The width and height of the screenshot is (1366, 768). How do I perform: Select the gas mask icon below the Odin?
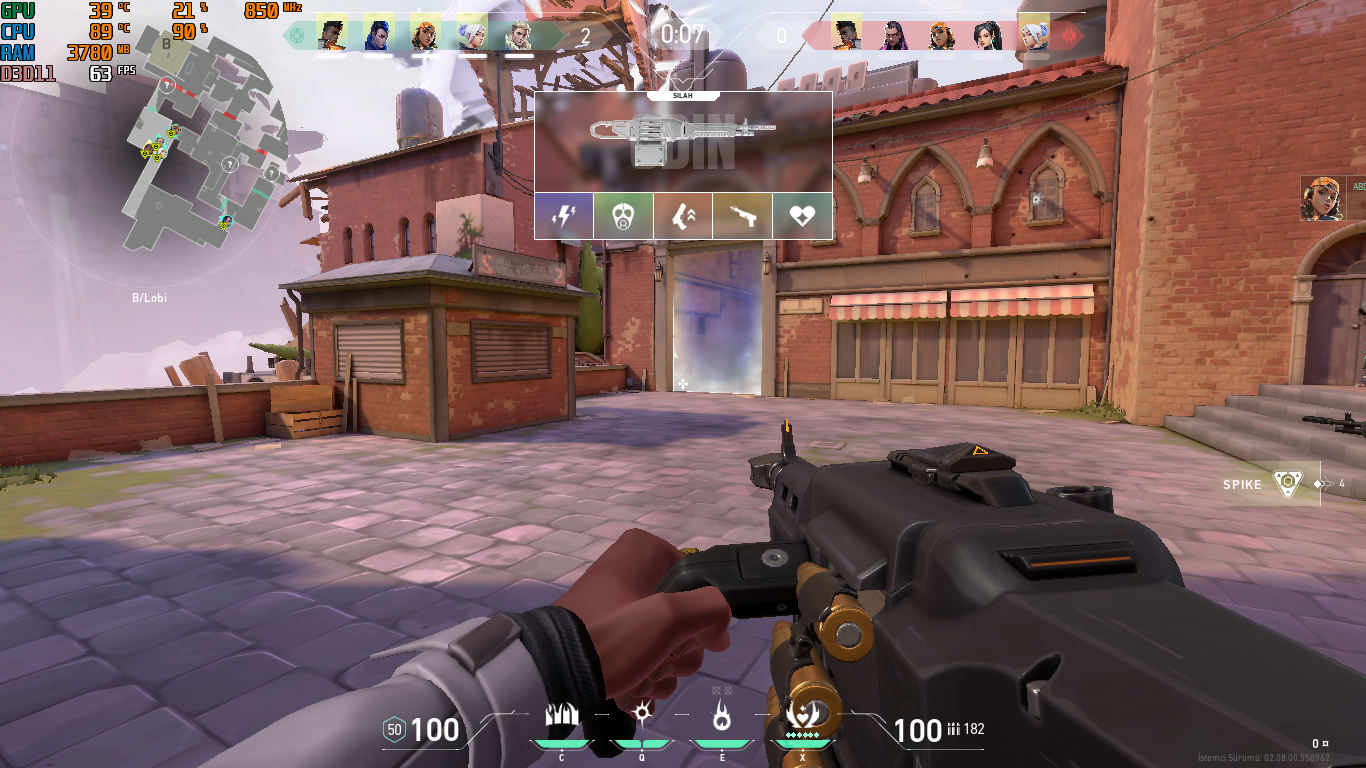click(623, 215)
